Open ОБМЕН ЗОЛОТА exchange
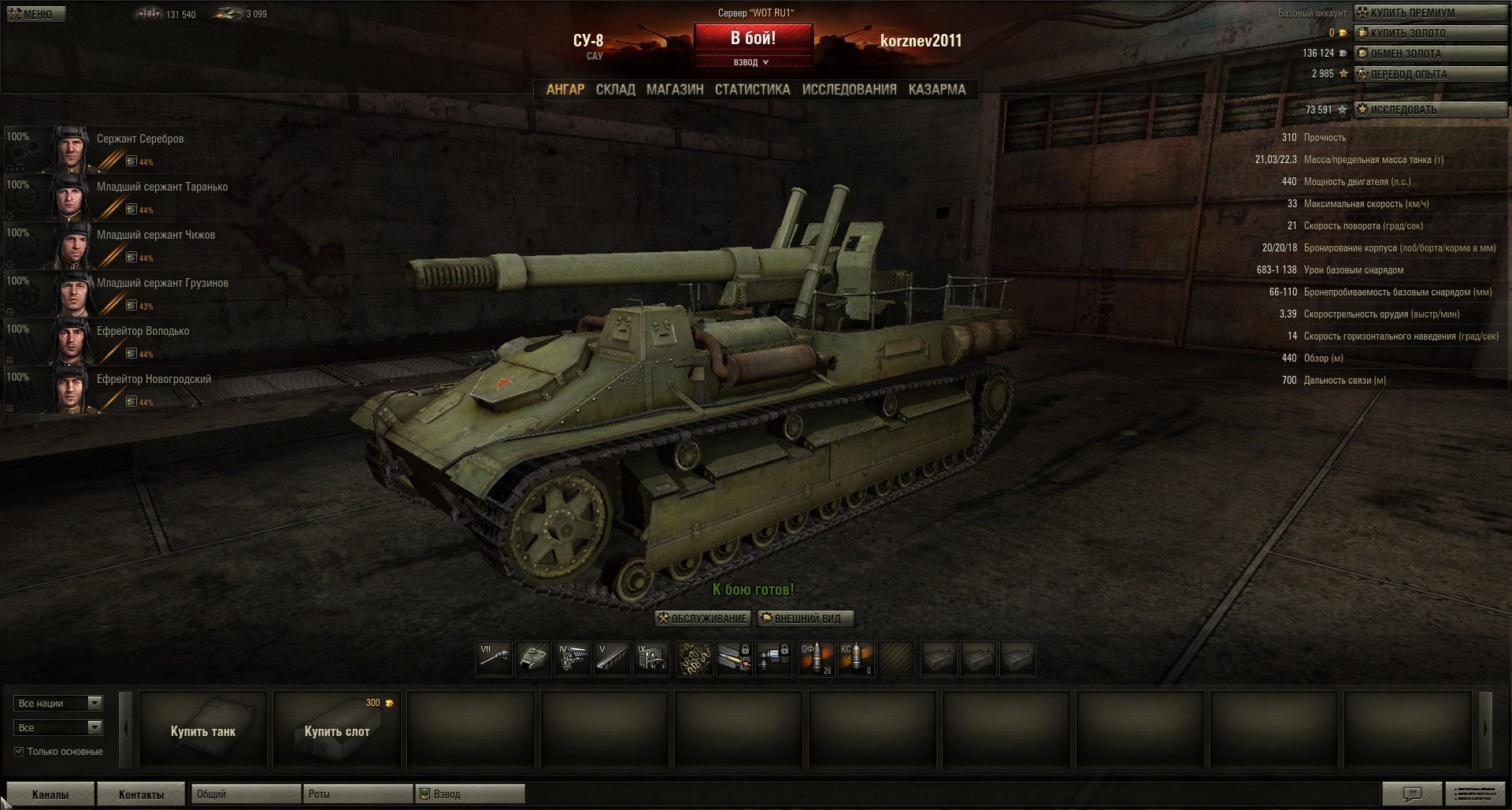 pos(1429,54)
